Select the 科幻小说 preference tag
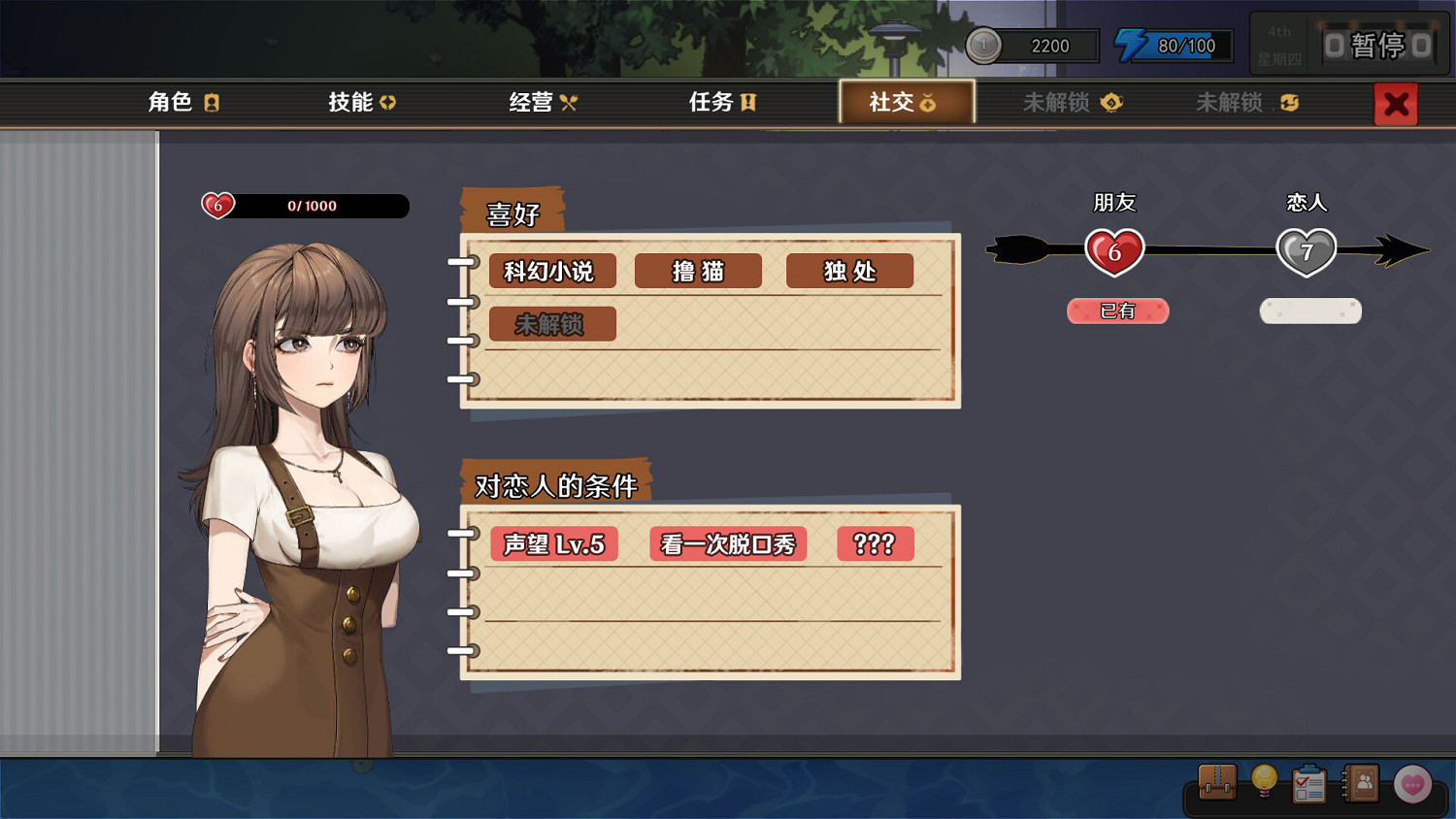 click(550, 271)
